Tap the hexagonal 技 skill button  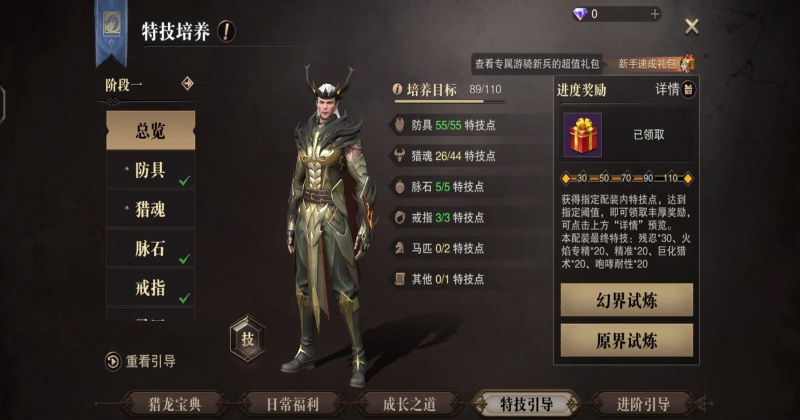(247, 338)
